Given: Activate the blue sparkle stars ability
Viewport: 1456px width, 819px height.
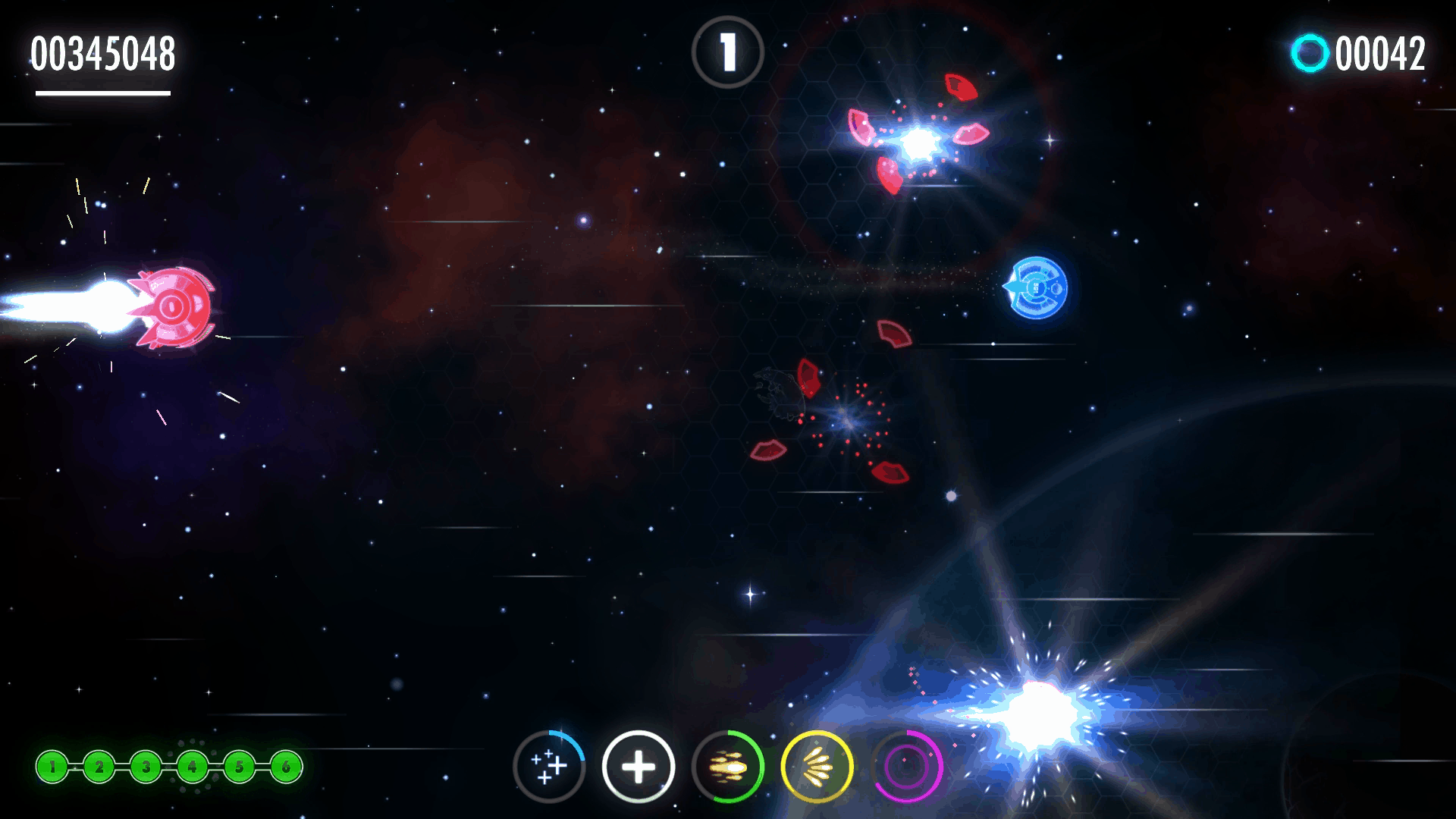Looking at the screenshot, I should pos(549,767).
